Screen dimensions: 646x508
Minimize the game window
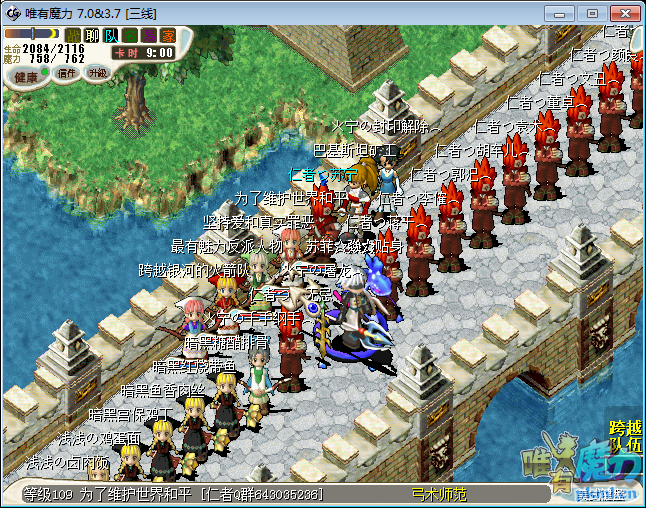point(567,13)
